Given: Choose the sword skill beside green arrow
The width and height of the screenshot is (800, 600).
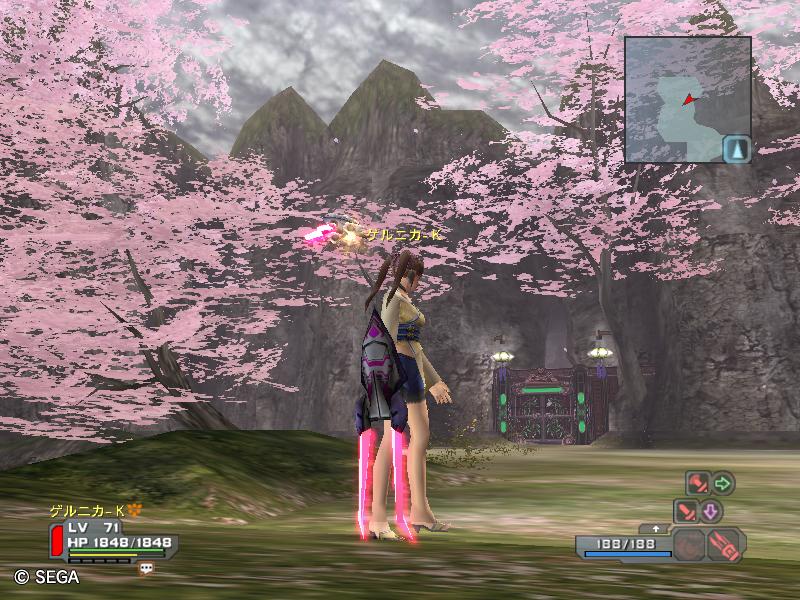Looking at the screenshot, I should (697, 483).
